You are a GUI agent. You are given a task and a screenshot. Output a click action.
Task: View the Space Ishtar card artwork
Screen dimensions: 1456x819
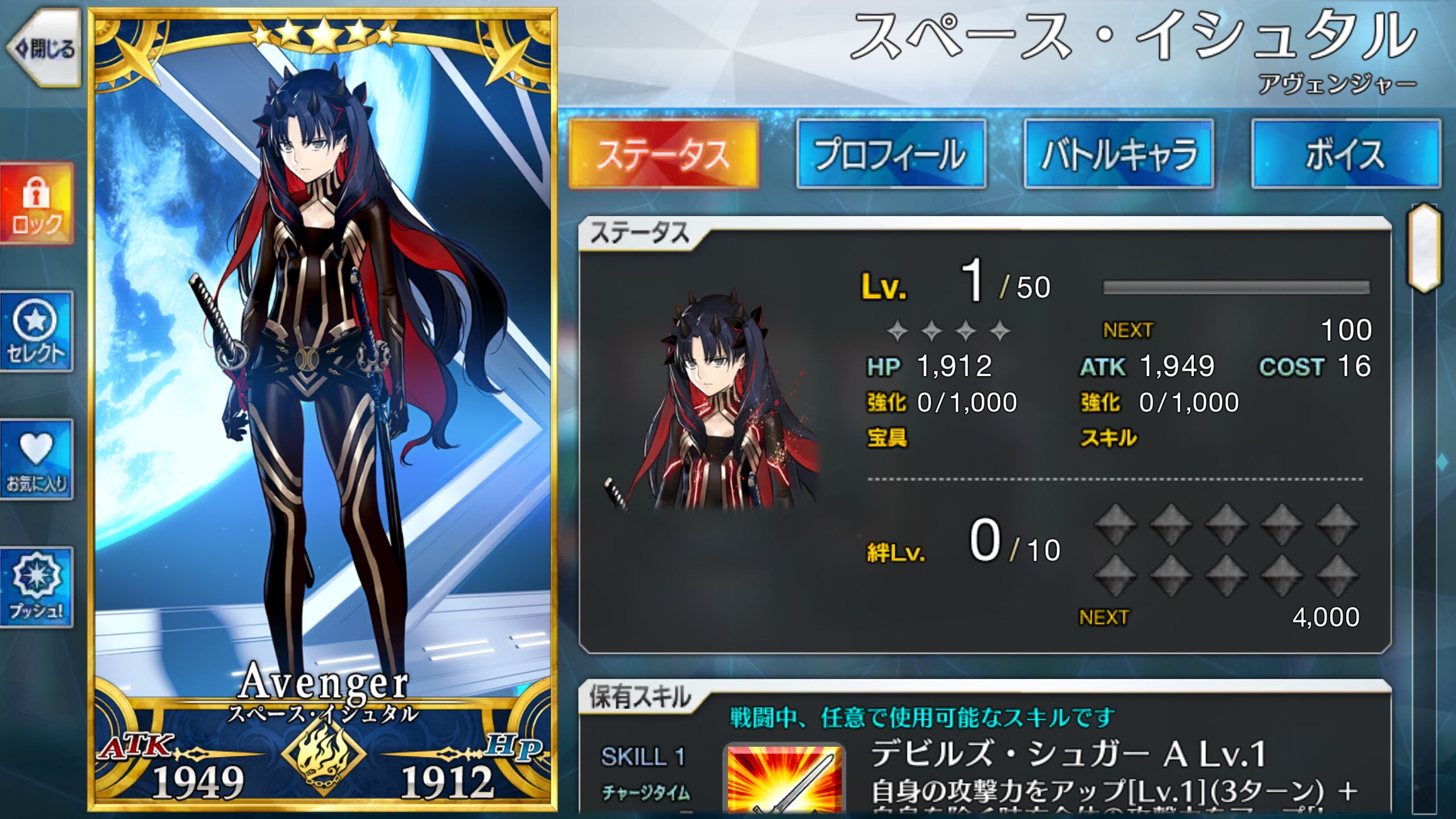(322, 370)
